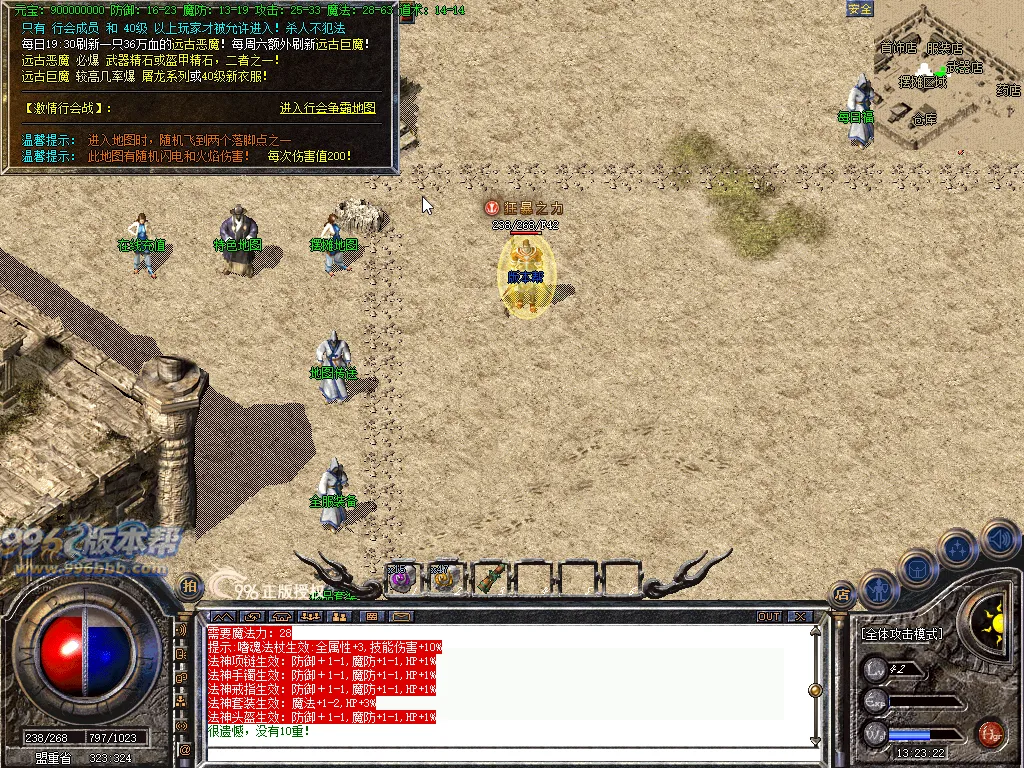This screenshot has width=1024, height=768.
Task: Click the 进入行会争霸地图 link
Action: pos(327,108)
